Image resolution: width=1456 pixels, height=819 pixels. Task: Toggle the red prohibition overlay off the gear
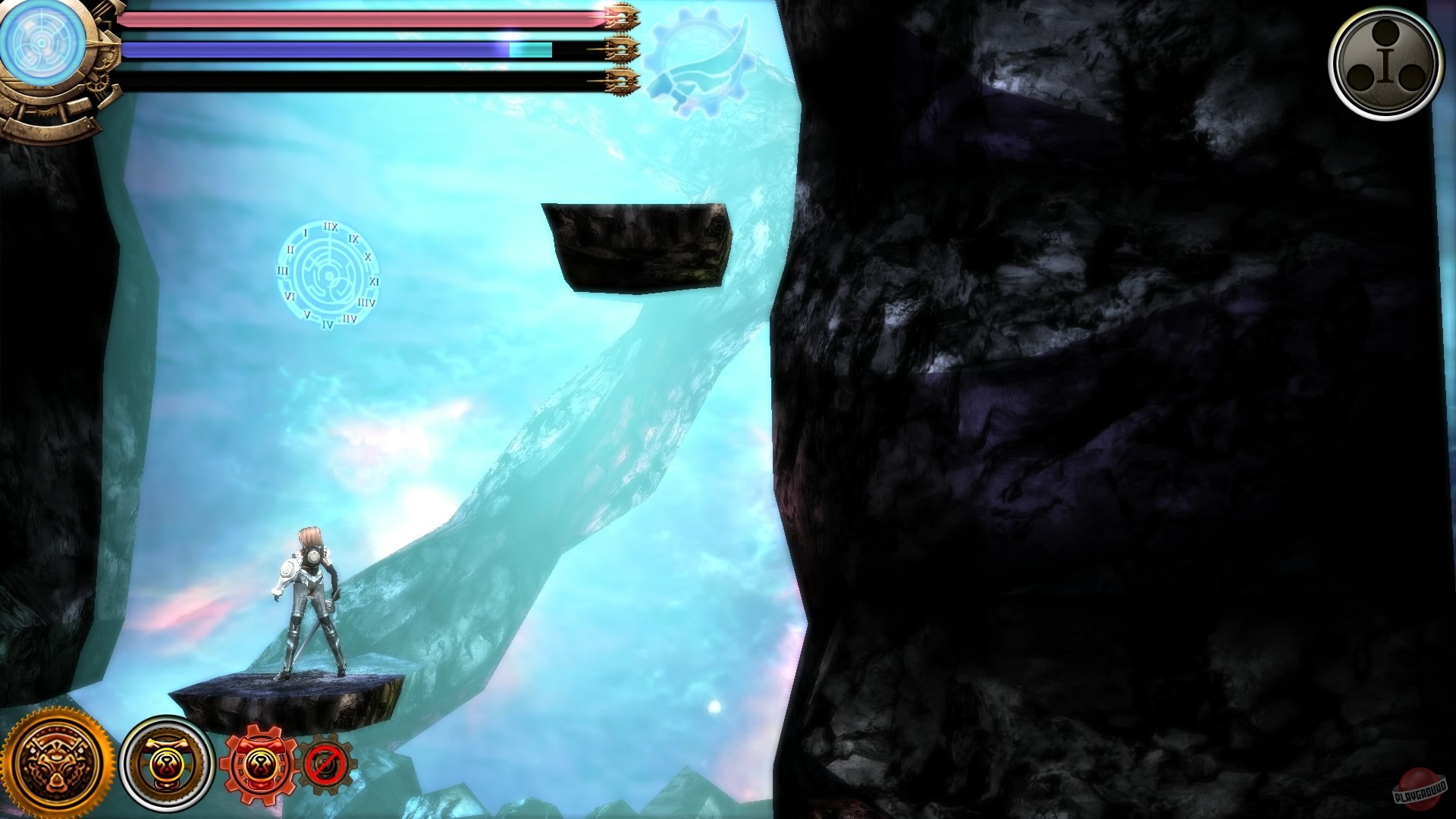(326, 762)
